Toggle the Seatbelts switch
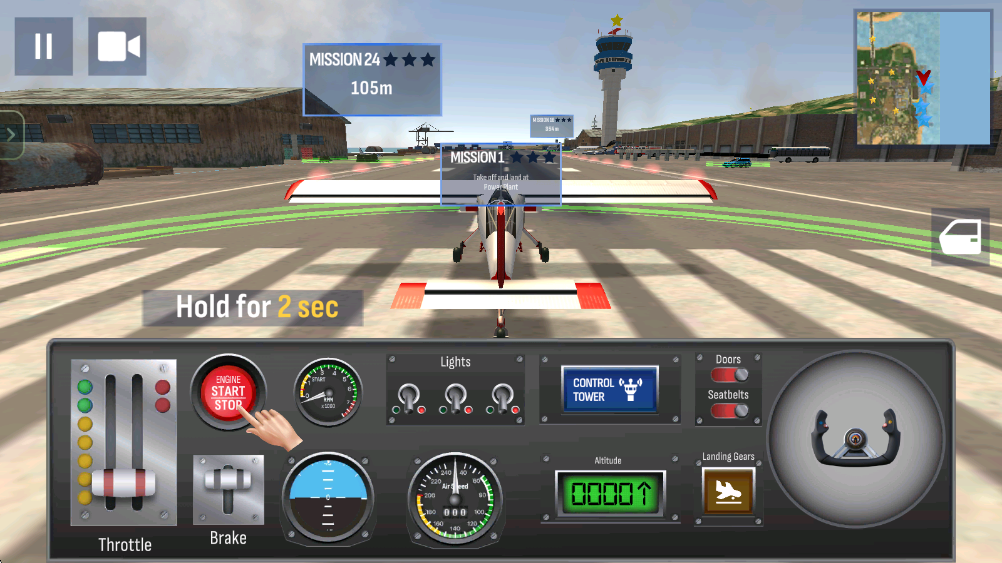Viewport: 1002px width, 563px height. [x=729, y=410]
